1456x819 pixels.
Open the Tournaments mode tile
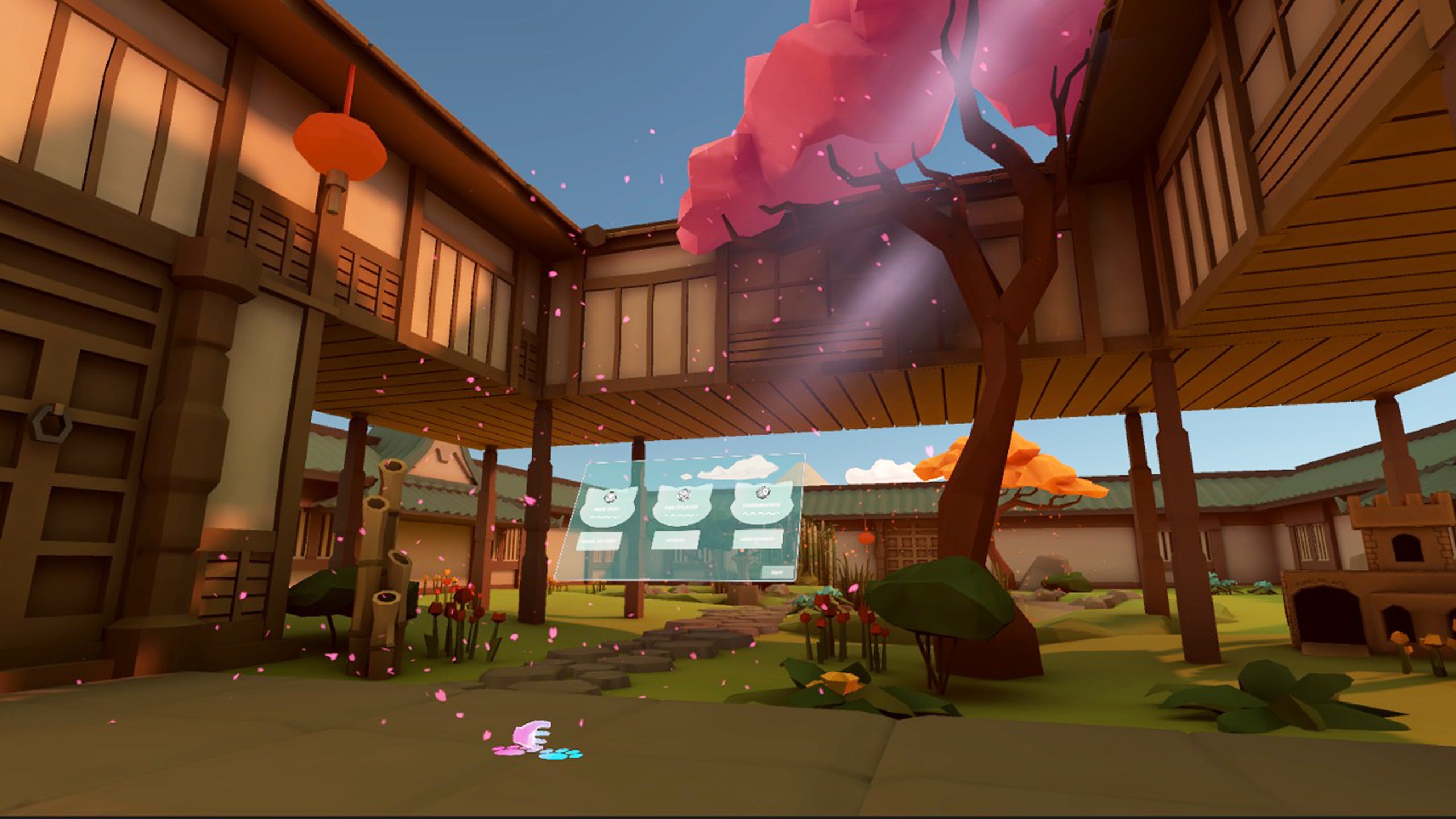[762, 503]
